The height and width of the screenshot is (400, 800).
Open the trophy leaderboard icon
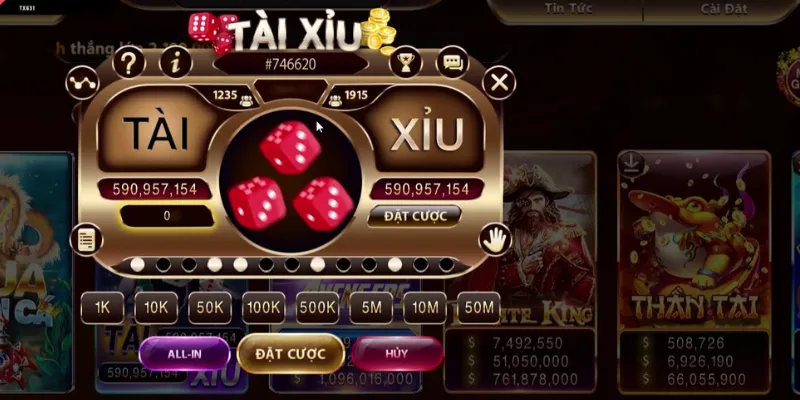[405, 63]
